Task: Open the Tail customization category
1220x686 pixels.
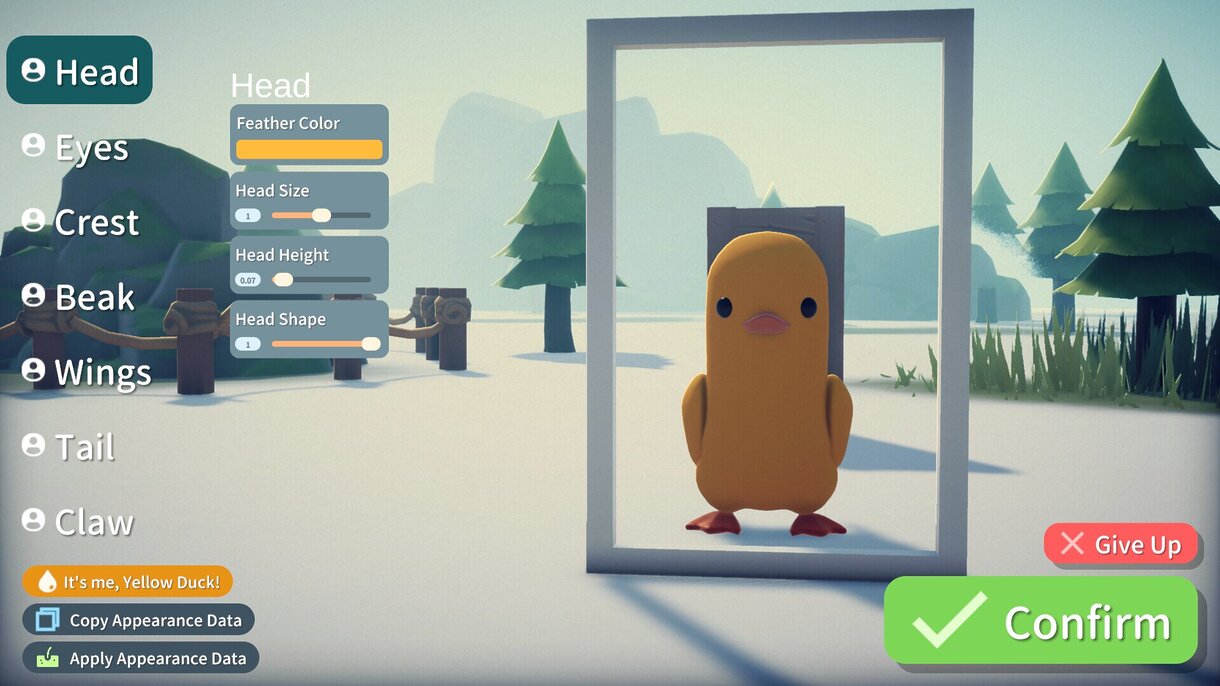Action: coord(69,446)
